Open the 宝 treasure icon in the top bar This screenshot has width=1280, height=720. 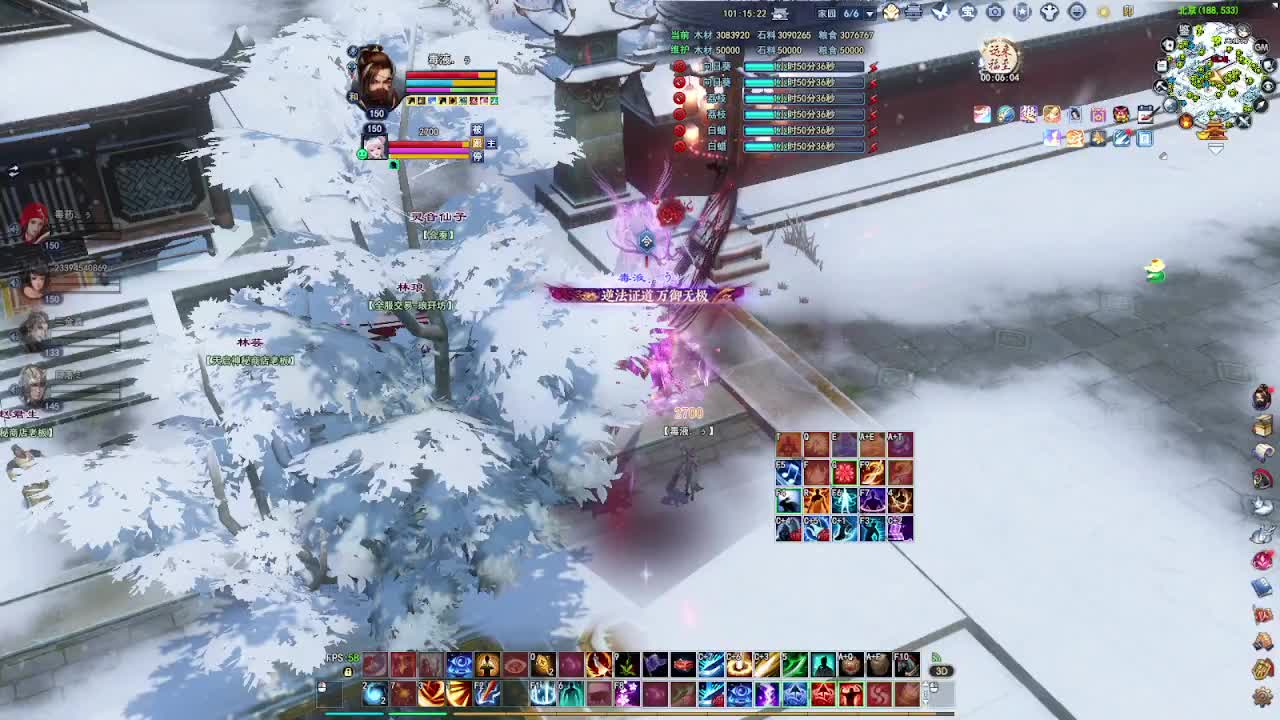click(x=968, y=12)
